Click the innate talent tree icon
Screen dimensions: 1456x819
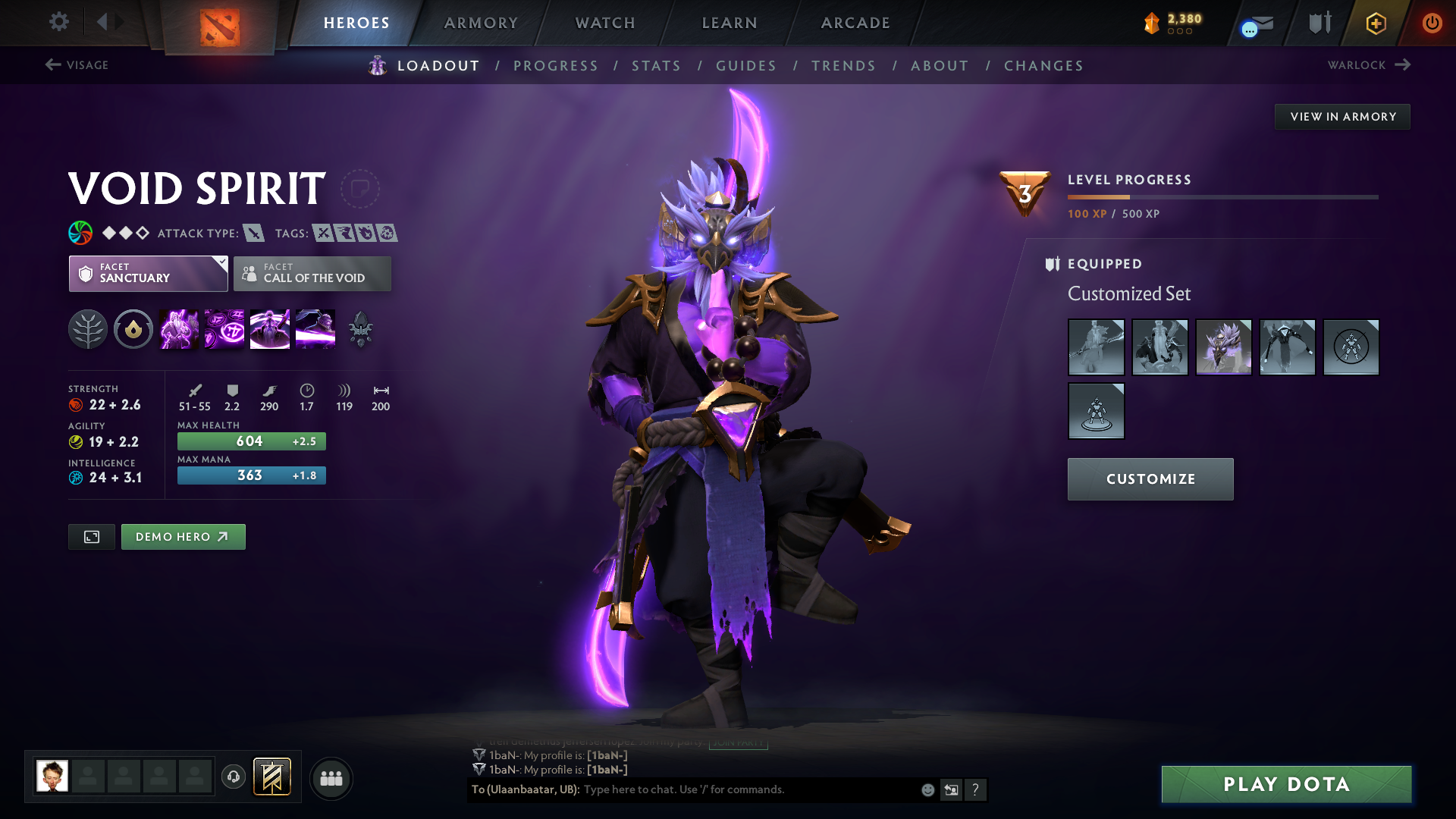88,329
